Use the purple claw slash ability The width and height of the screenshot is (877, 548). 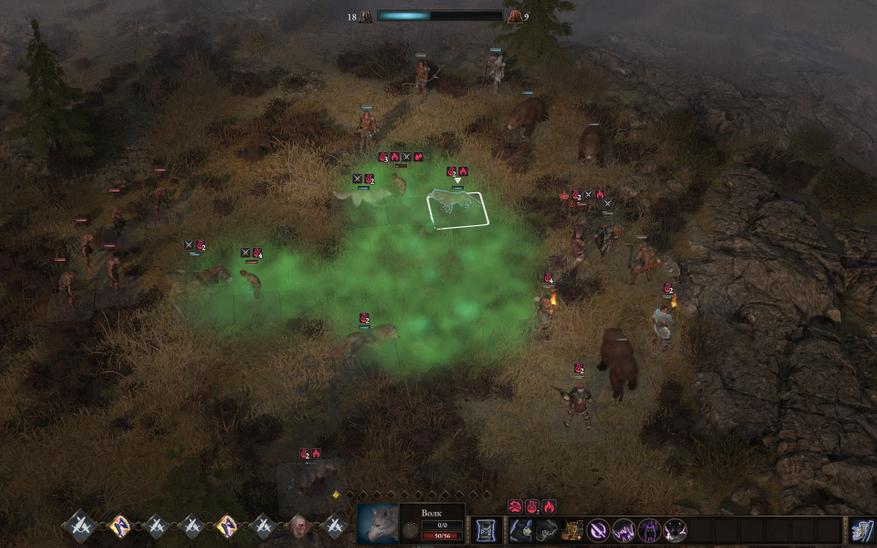[624, 530]
